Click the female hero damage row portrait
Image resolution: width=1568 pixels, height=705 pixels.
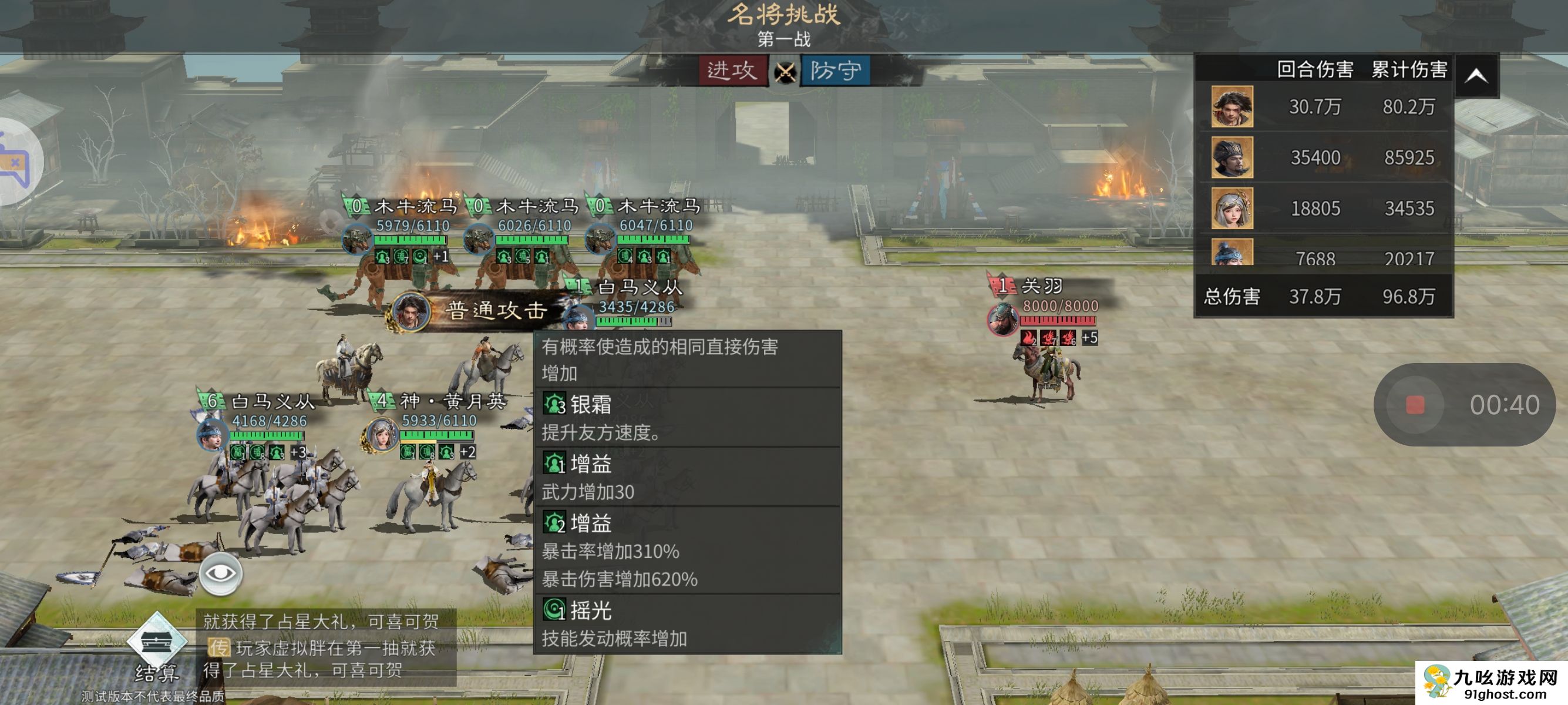pos(1231,208)
